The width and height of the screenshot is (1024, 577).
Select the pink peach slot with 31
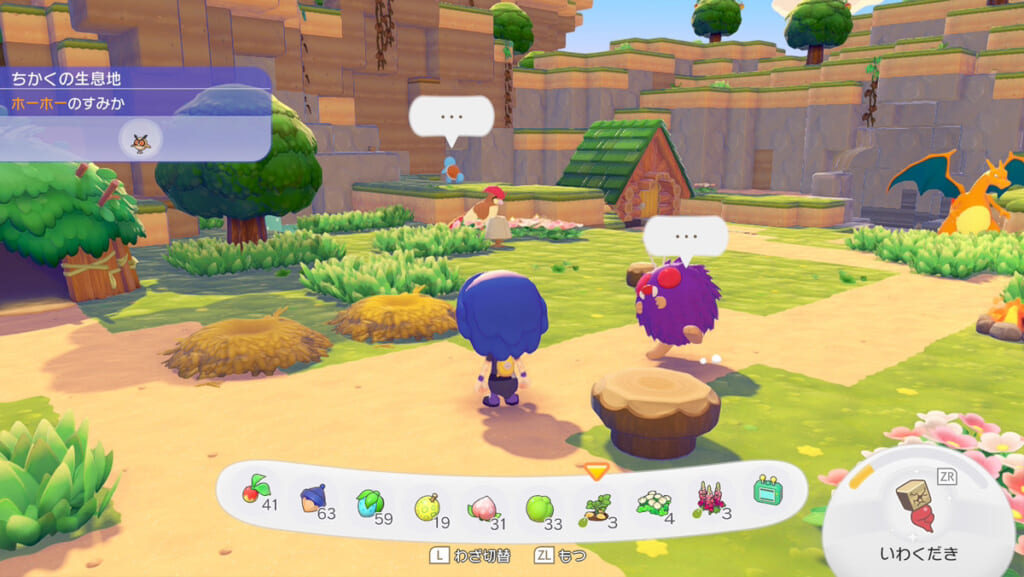(x=483, y=503)
